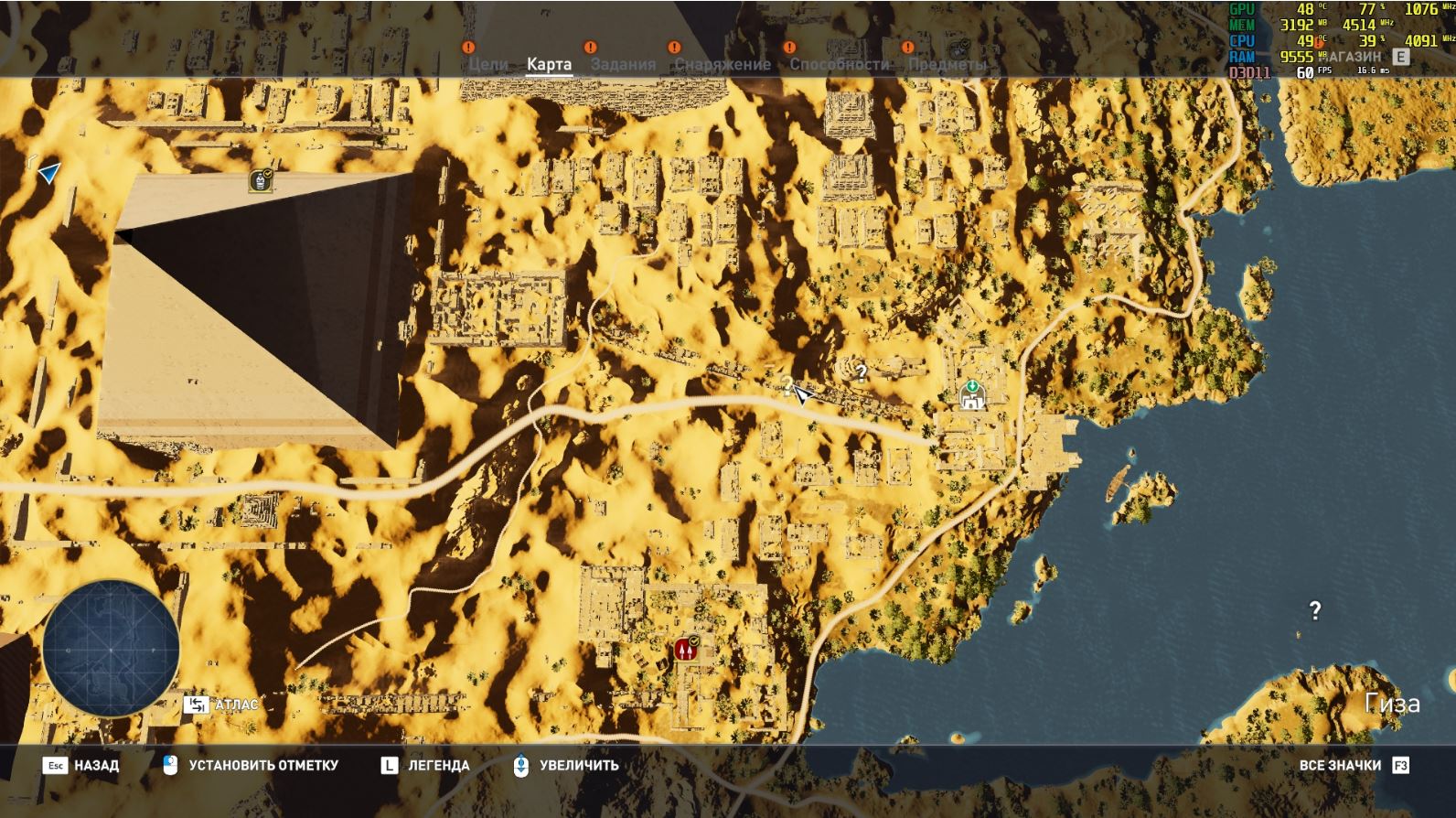Switch to the Цели tab
This screenshot has height=818, width=1456.
[x=487, y=64]
